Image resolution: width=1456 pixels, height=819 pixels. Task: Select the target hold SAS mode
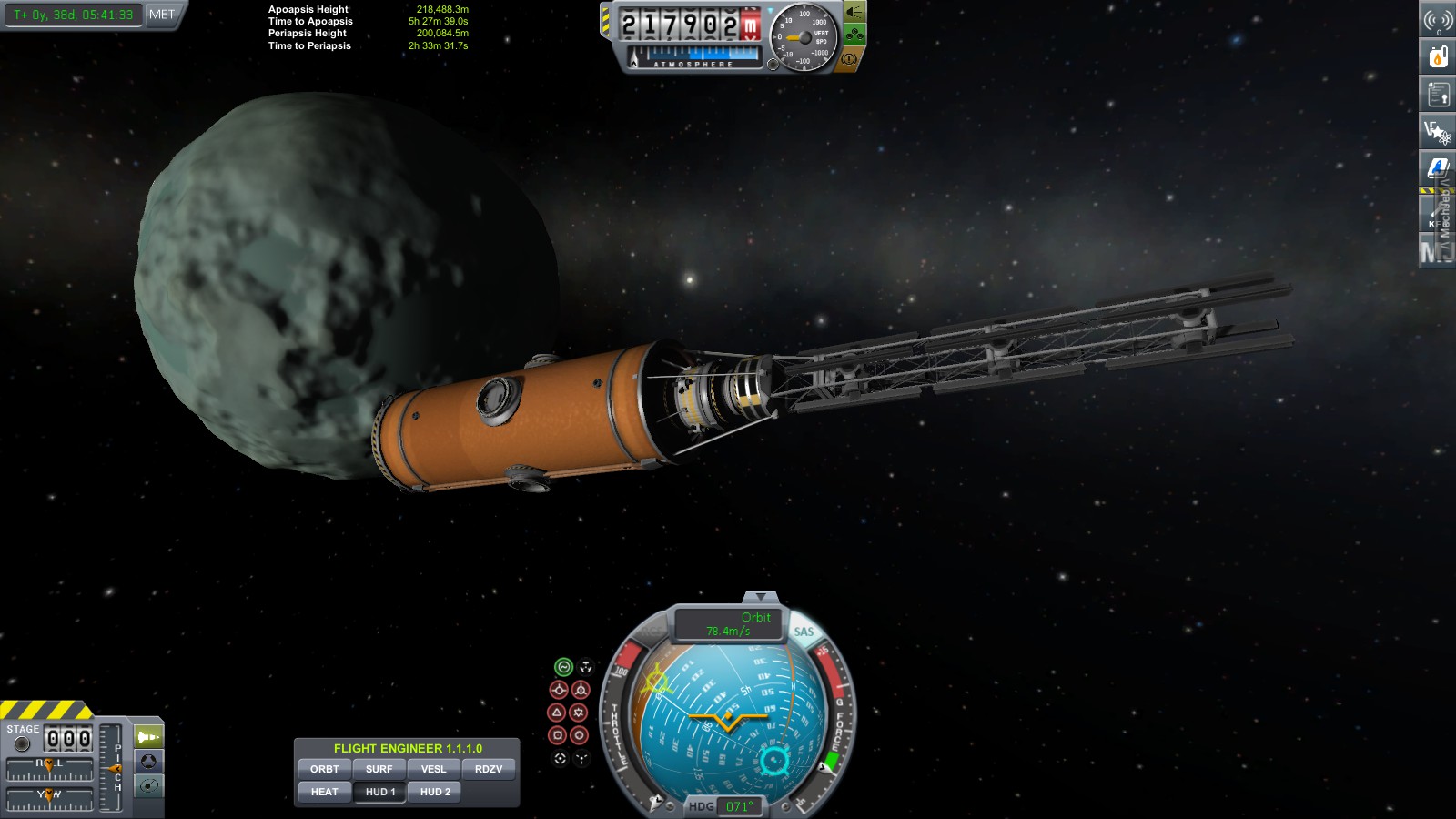click(559, 758)
